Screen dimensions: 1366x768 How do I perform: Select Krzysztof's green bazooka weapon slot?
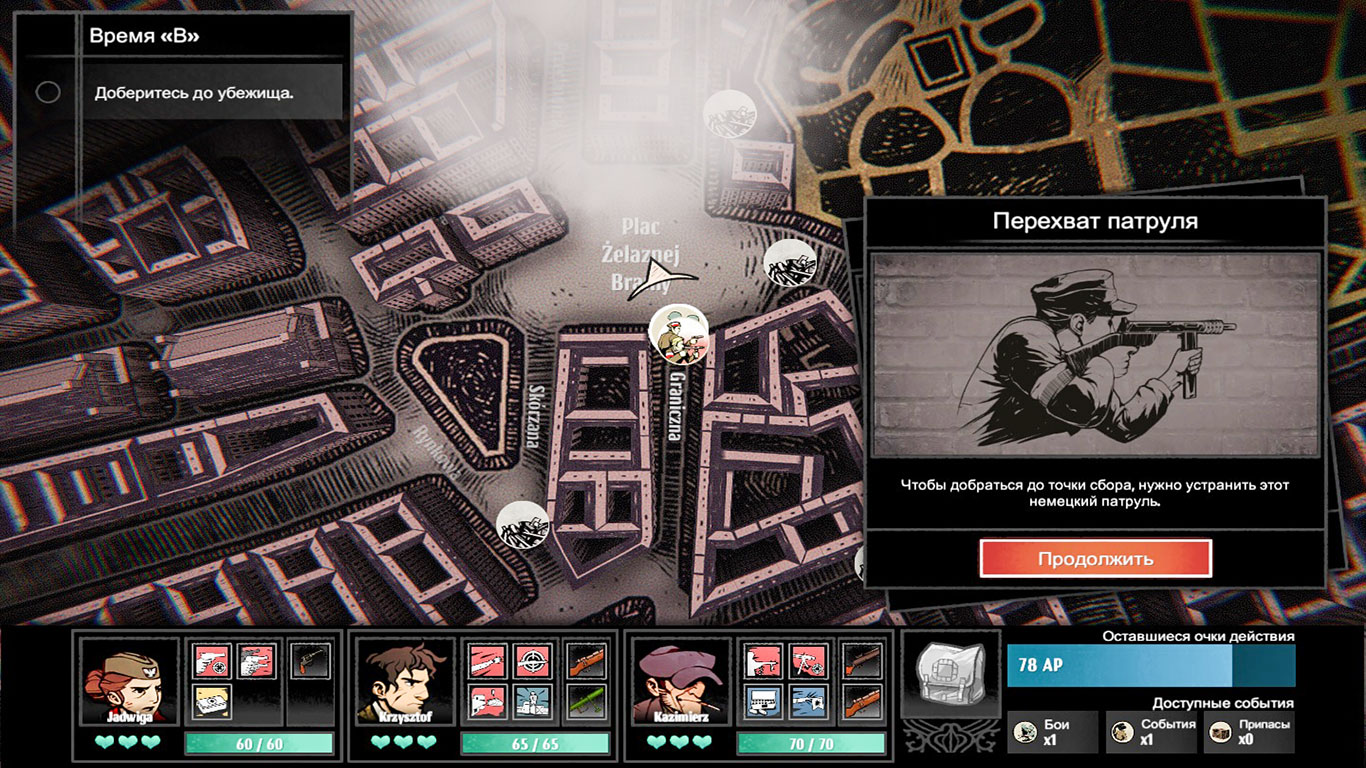[585, 702]
